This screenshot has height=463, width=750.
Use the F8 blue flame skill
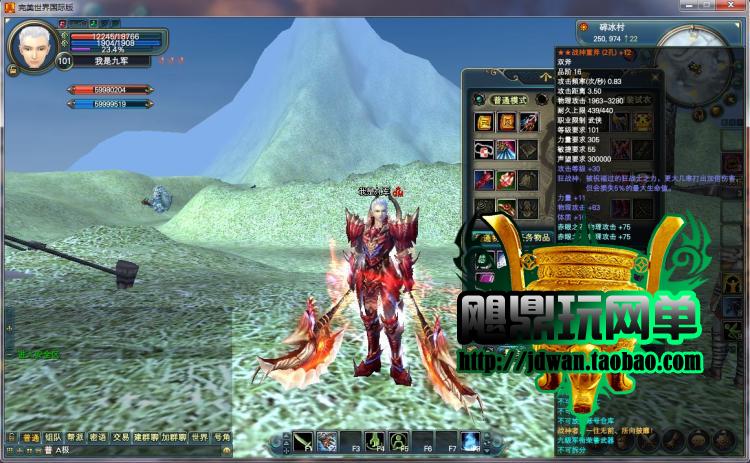pos(470,440)
